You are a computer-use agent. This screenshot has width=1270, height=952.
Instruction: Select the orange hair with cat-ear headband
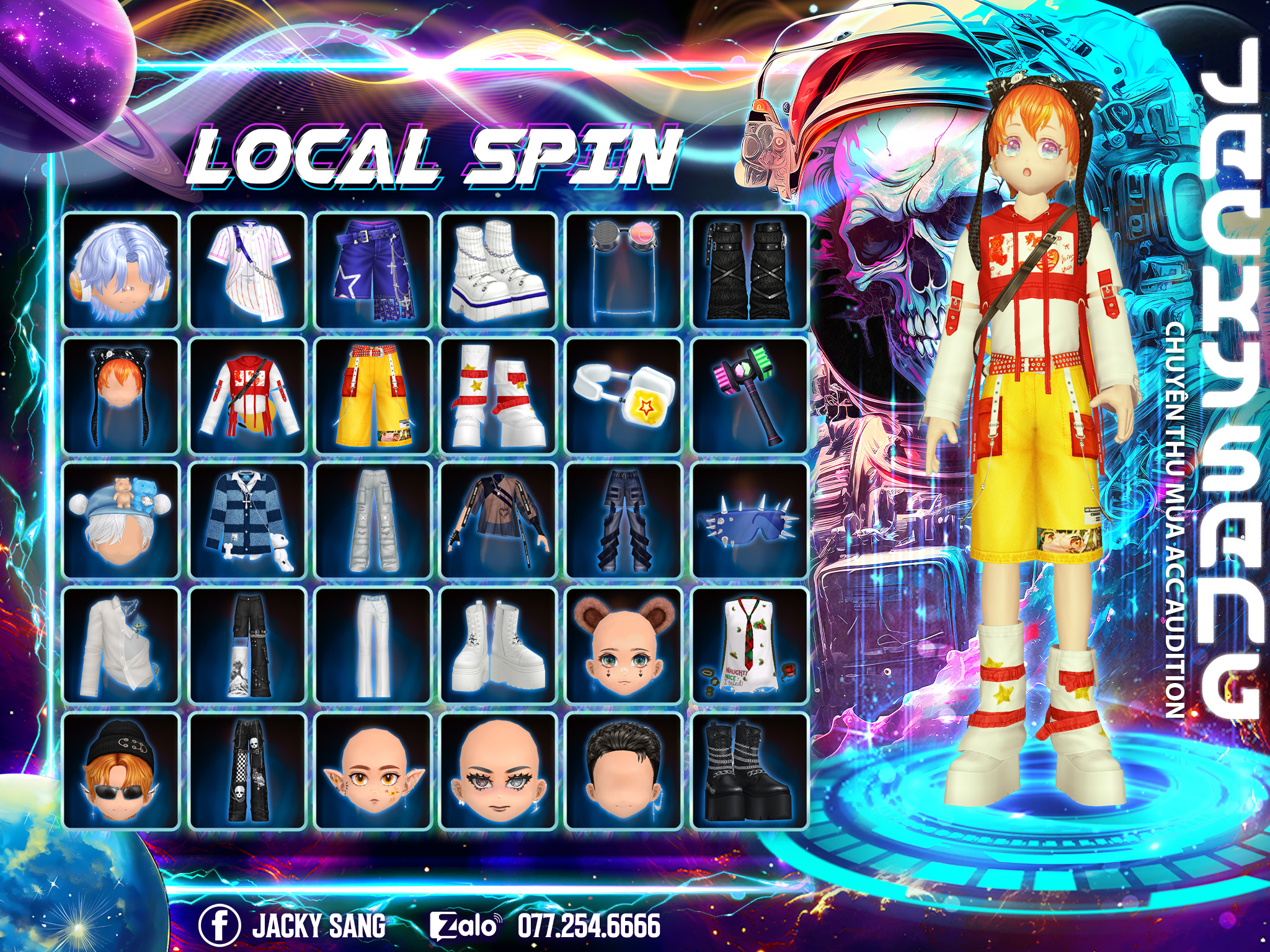click(x=121, y=396)
